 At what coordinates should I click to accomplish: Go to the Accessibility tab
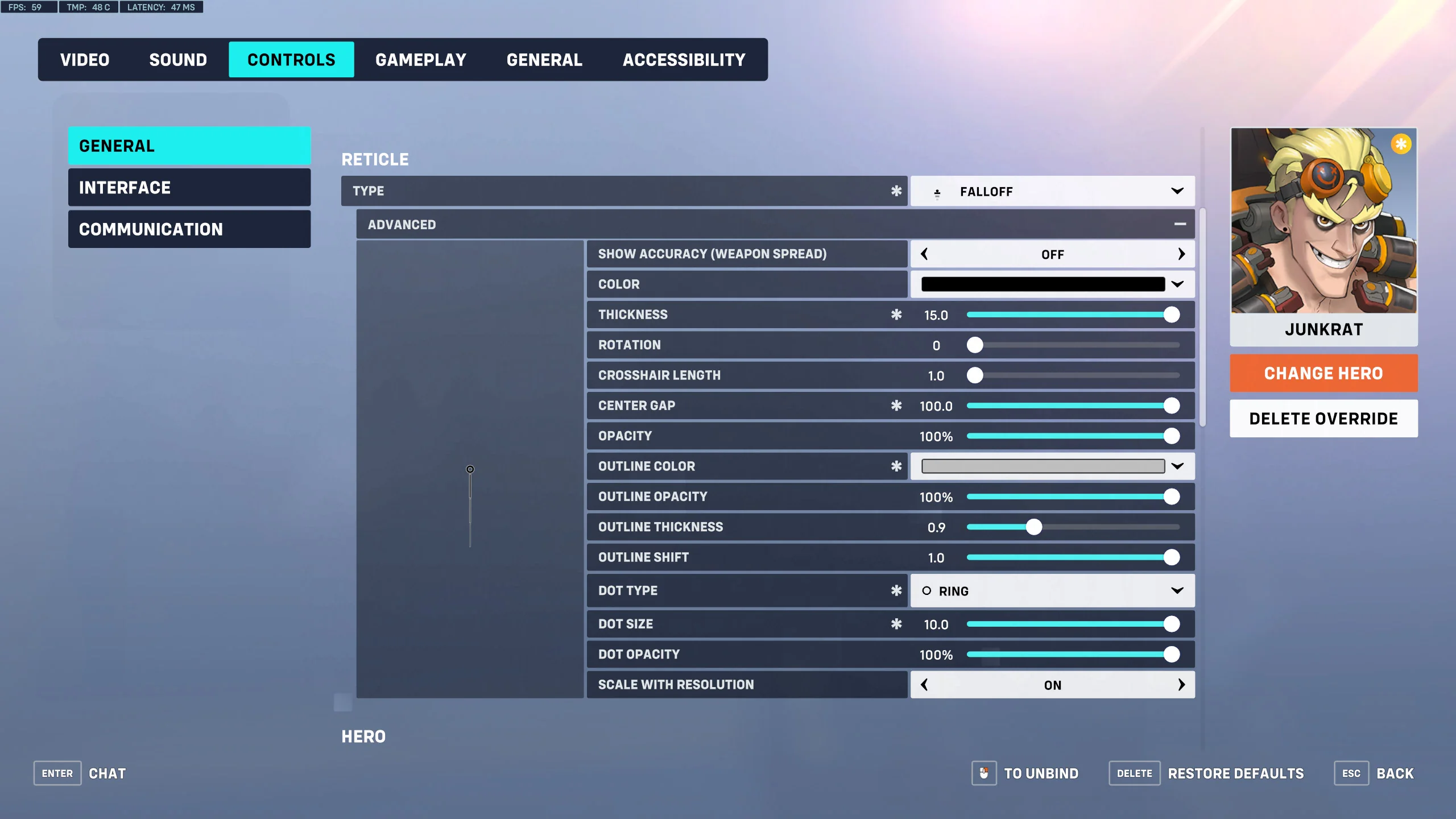(x=684, y=60)
